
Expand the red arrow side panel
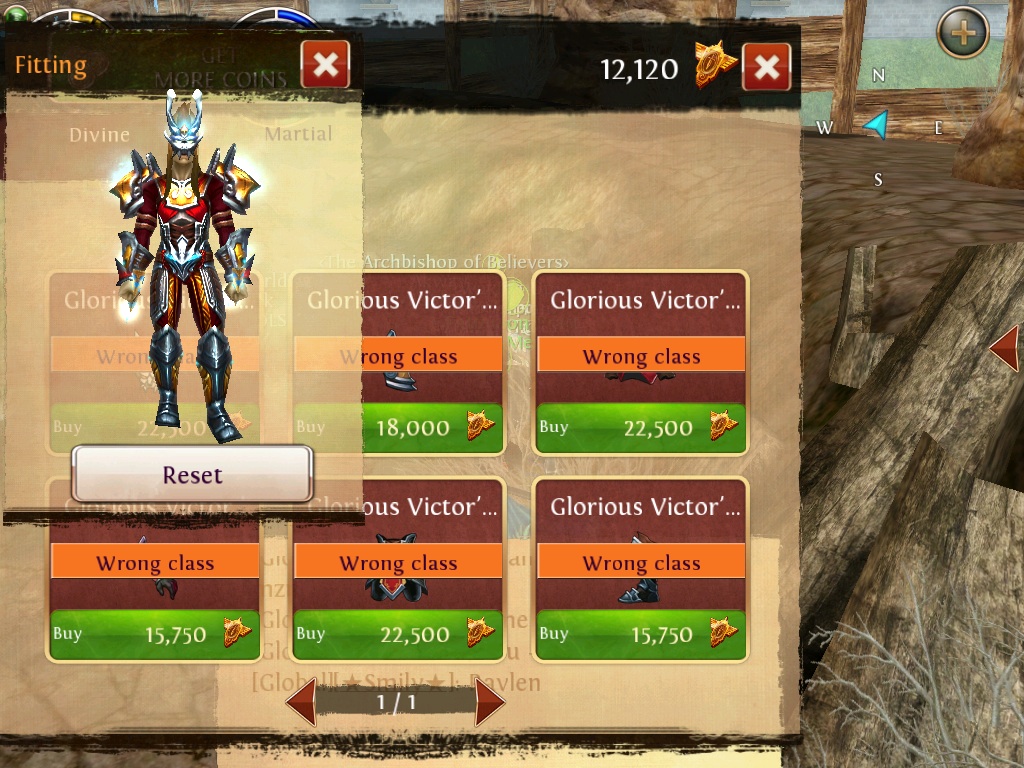1004,349
